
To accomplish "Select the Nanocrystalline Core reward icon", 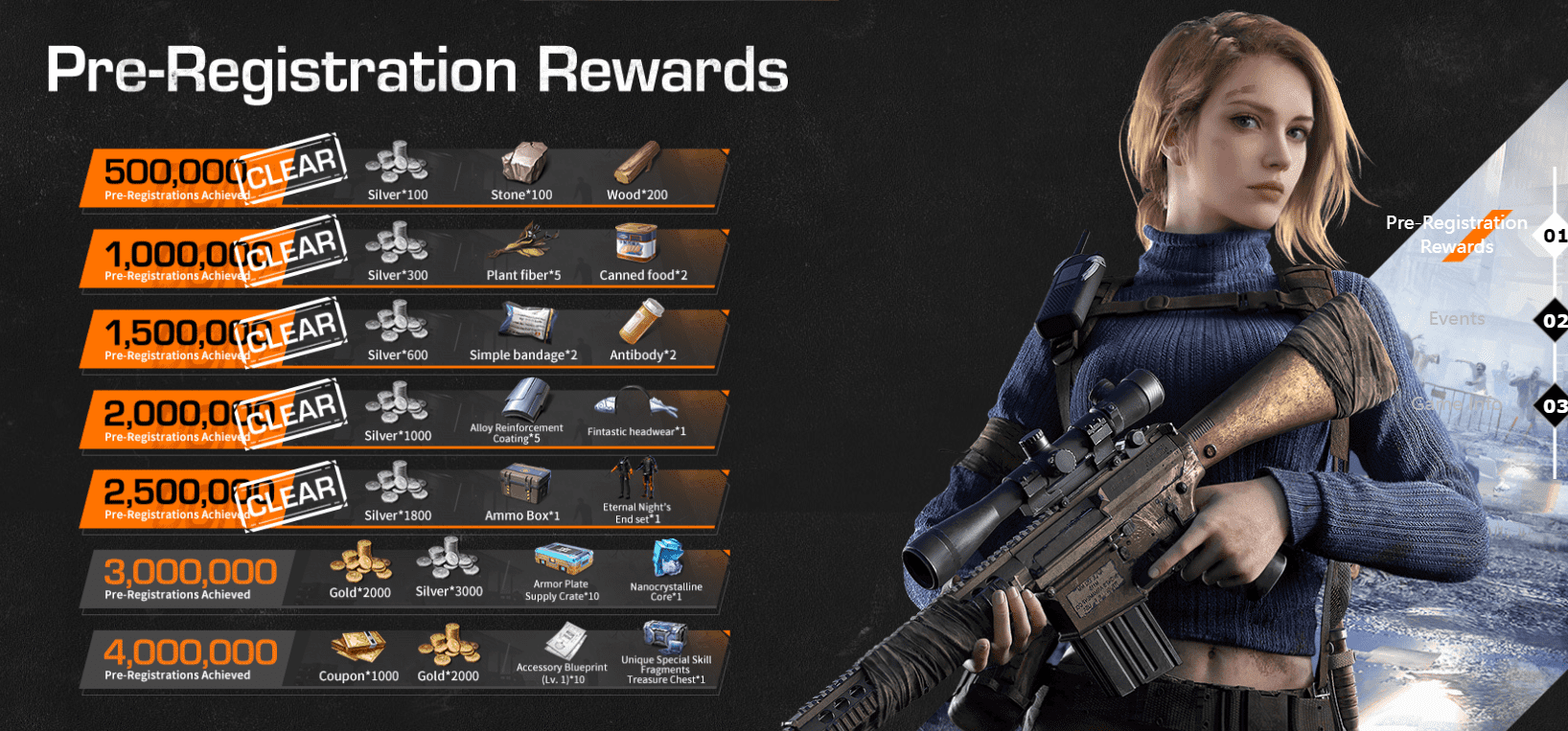I will (x=667, y=559).
